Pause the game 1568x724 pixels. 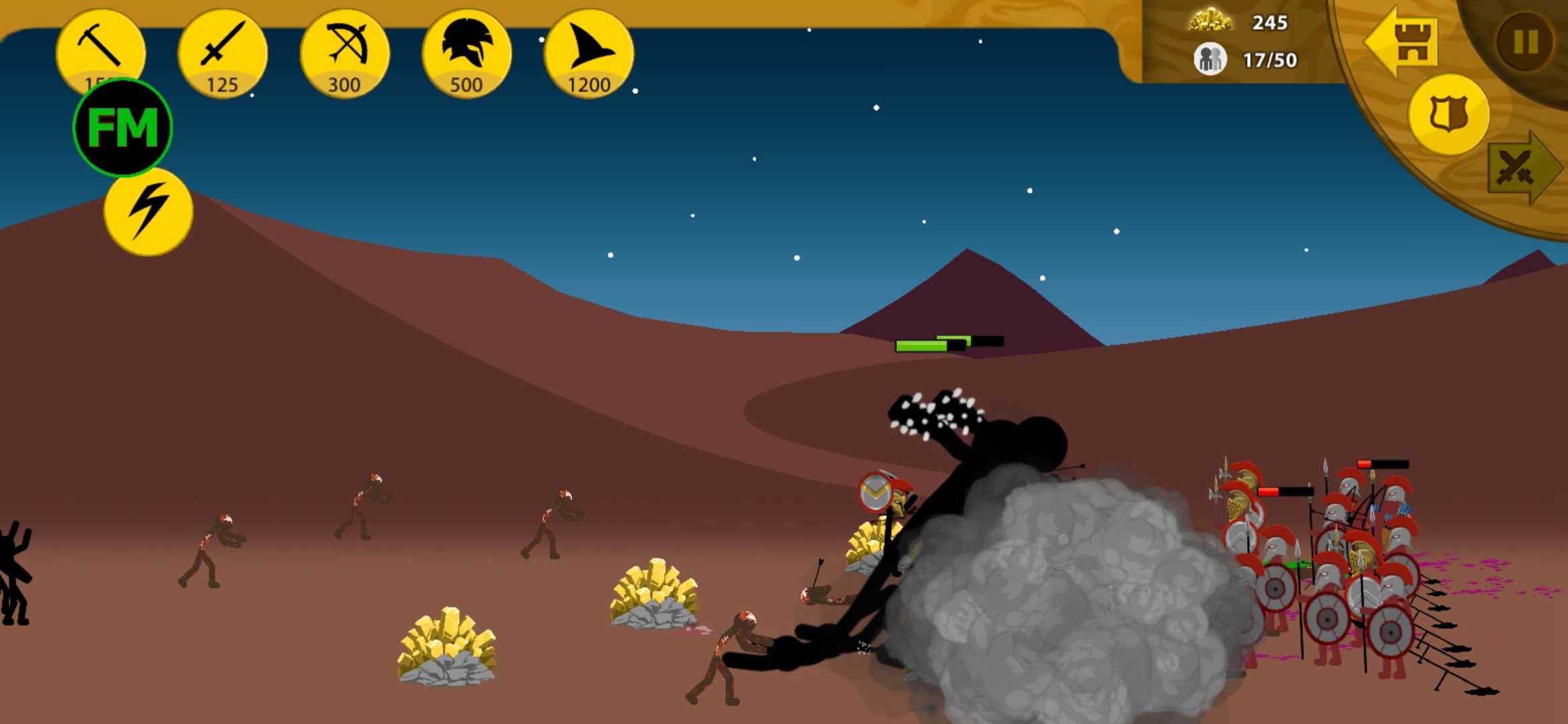pos(1525,43)
